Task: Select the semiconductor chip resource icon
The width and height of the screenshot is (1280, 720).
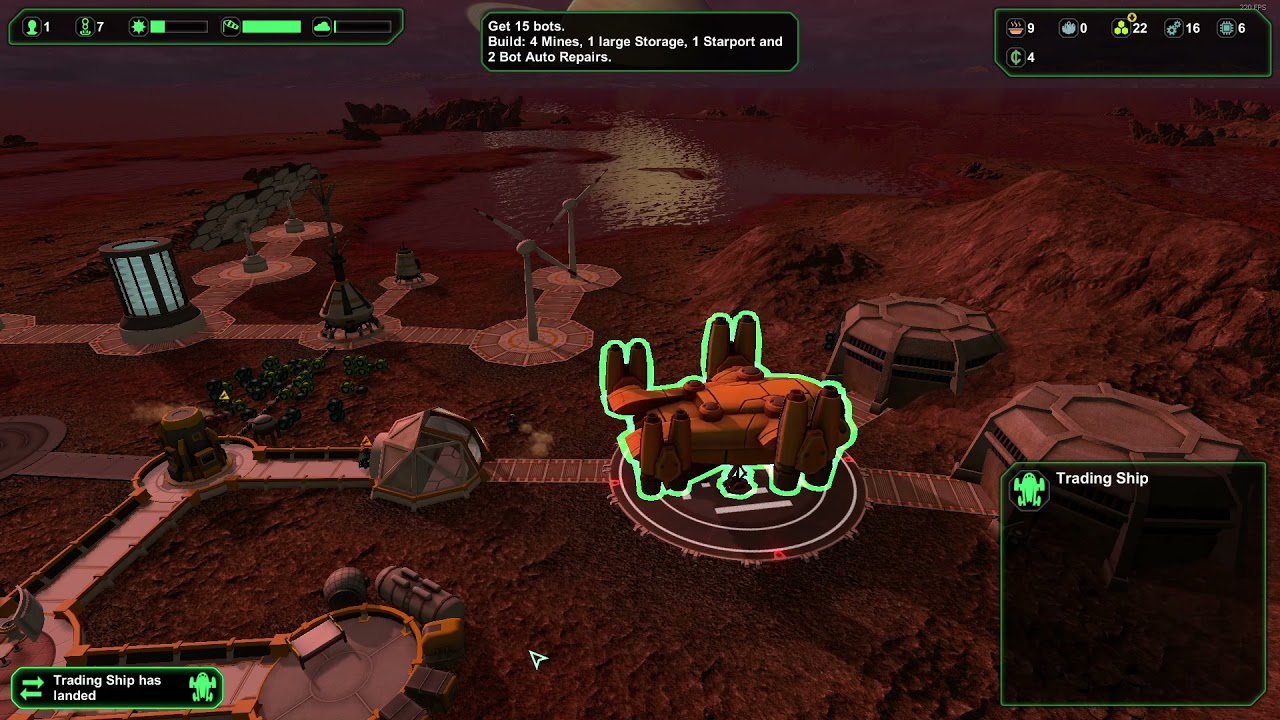Action: (1227, 28)
